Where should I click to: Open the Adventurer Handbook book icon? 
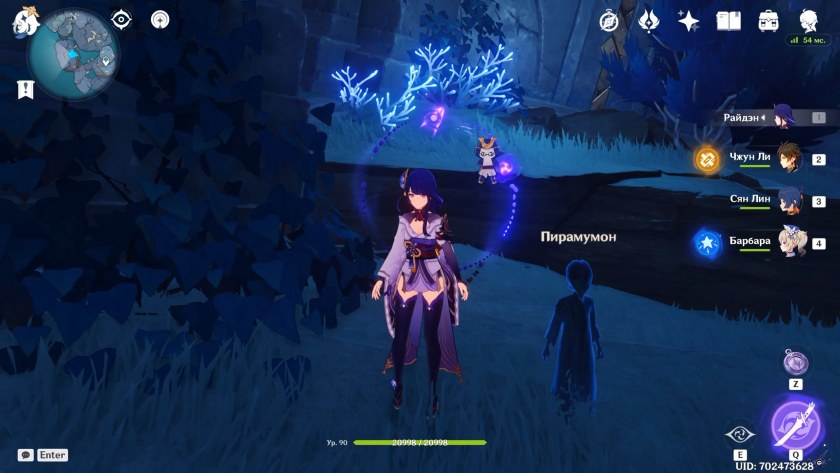pos(729,20)
